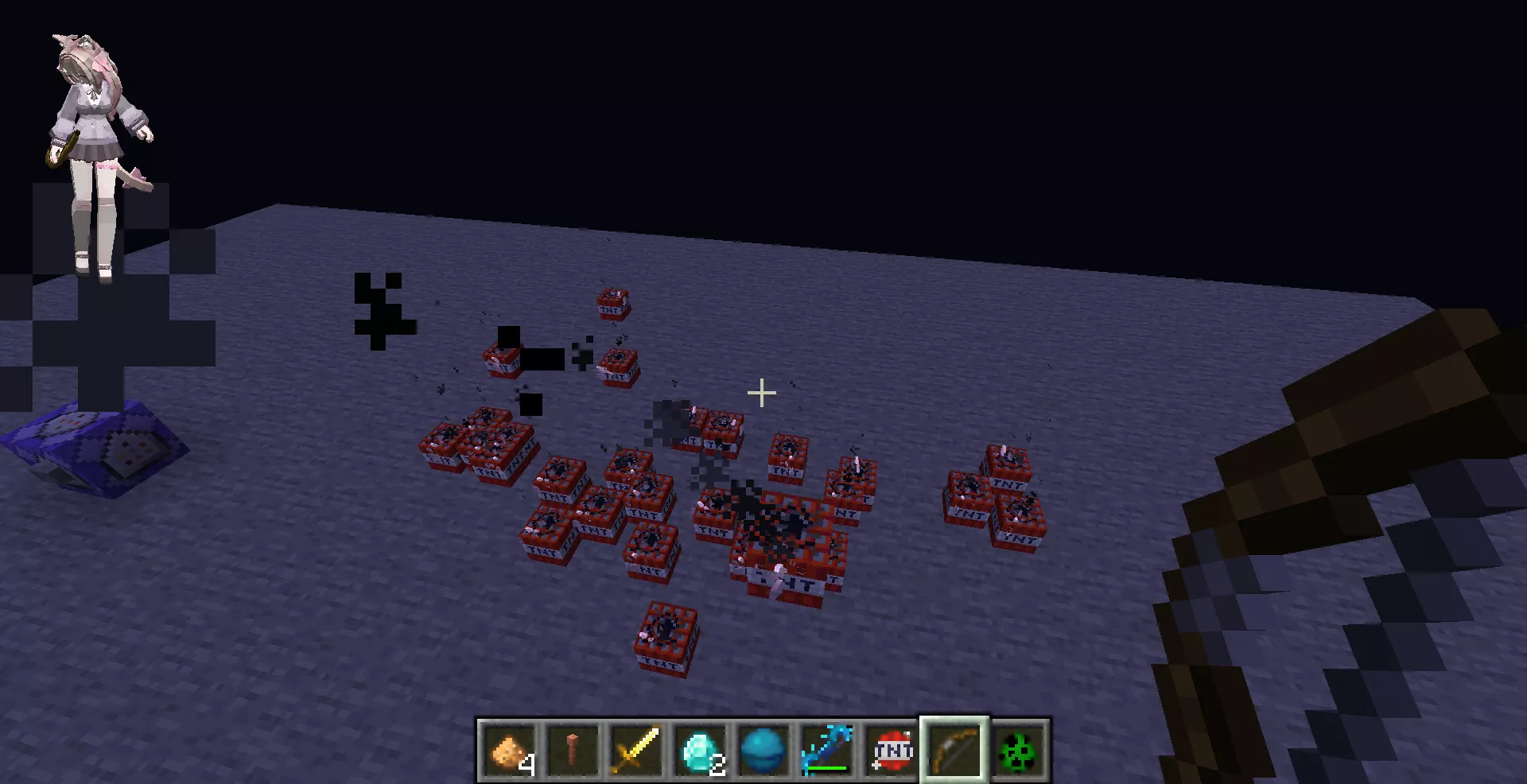Viewport: 1527px width, 784px height.
Task: Select the diamond stack slot
Action: tap(700, 750)
